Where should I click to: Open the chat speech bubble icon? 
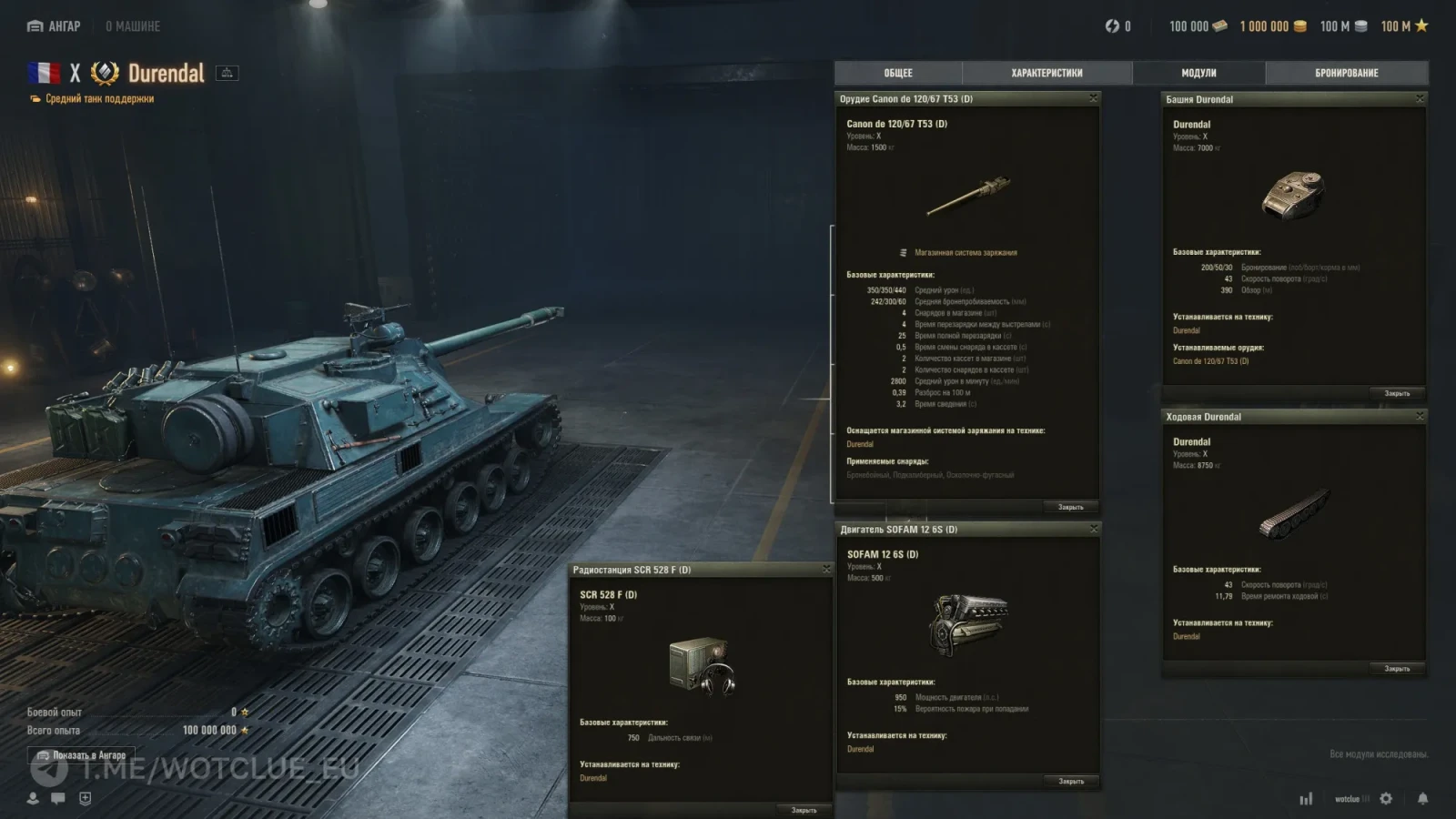pos(58,798)
